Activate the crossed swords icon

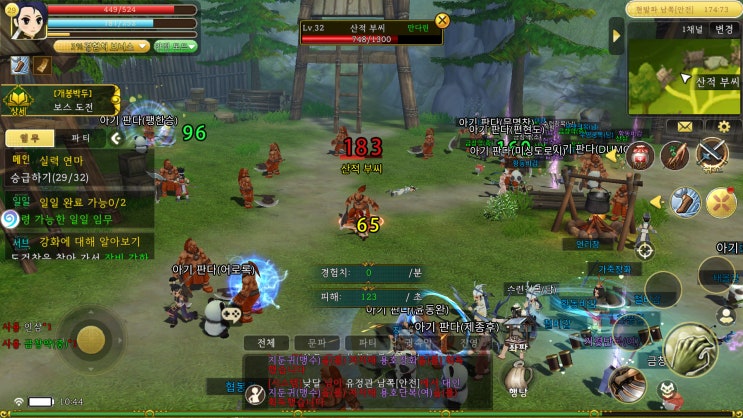(x=711, y=152)
